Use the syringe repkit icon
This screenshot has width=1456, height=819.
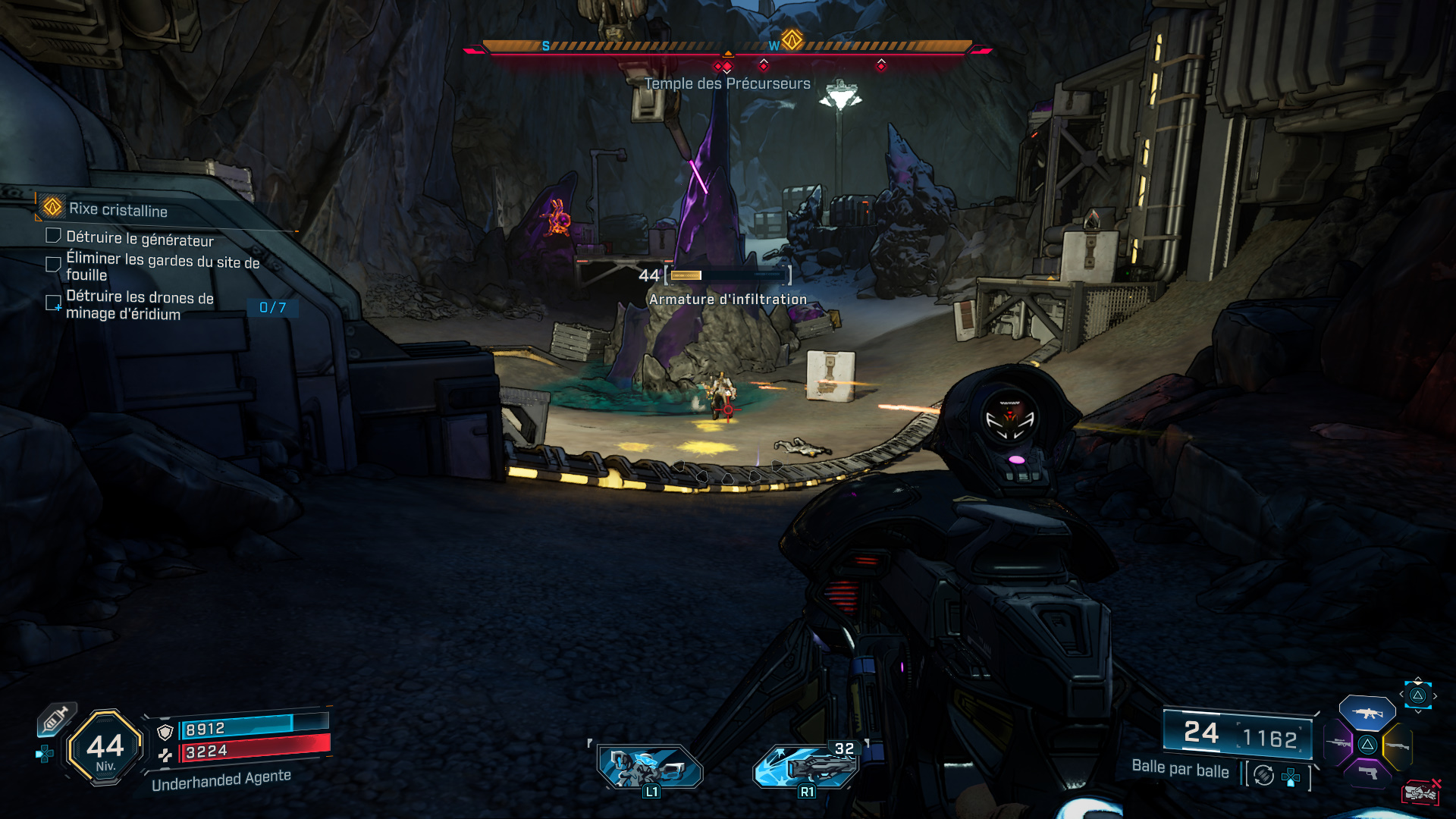click(56, 720)
